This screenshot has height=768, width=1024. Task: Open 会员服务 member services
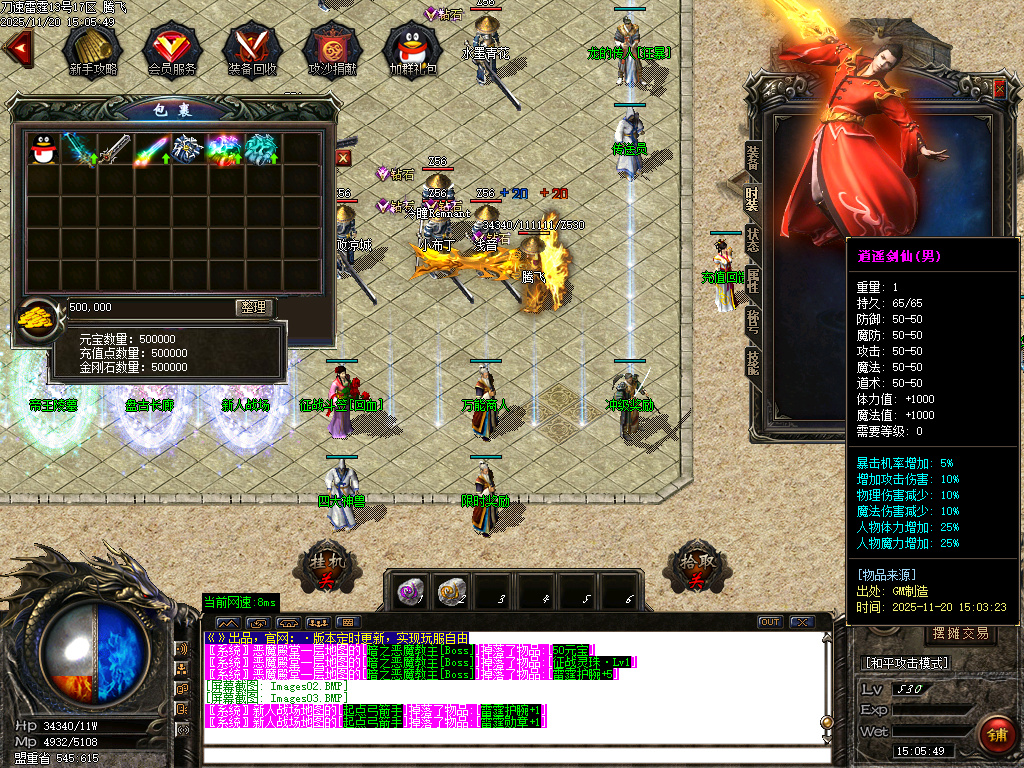pyautogui.click(x=171, y=48)
